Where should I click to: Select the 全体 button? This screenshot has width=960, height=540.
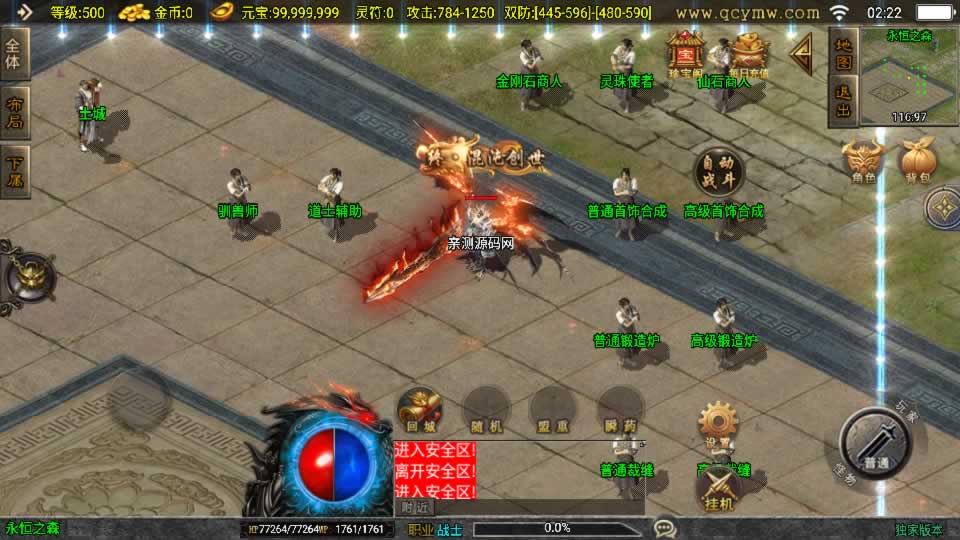(15, 53)
